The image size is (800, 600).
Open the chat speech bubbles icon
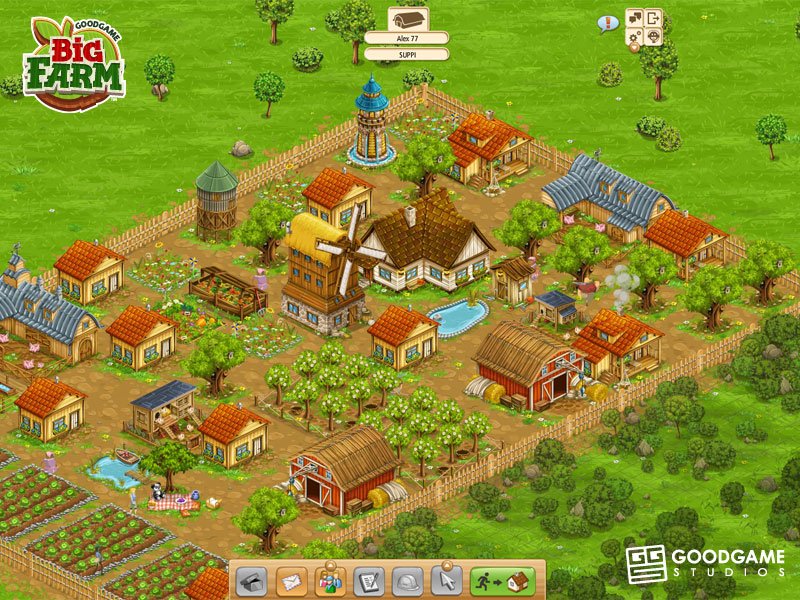click(x=634, y=18)
